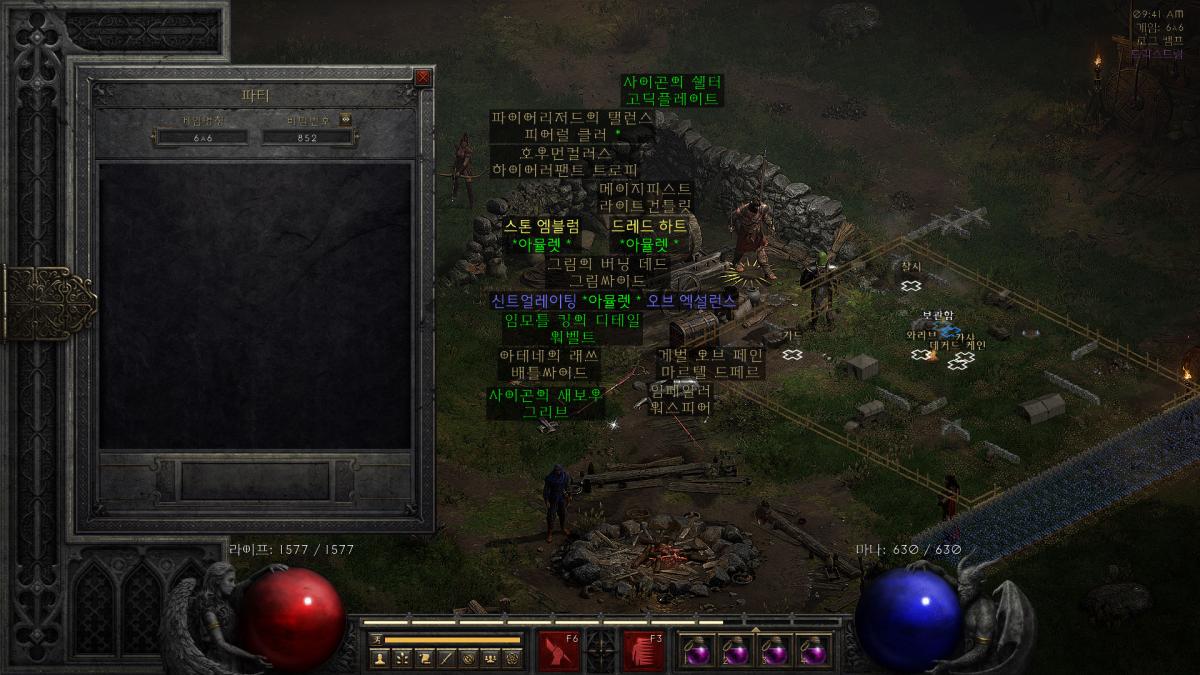Toggle run/walk with the running figure icon
1200x675 pixels.
(377, 638)
